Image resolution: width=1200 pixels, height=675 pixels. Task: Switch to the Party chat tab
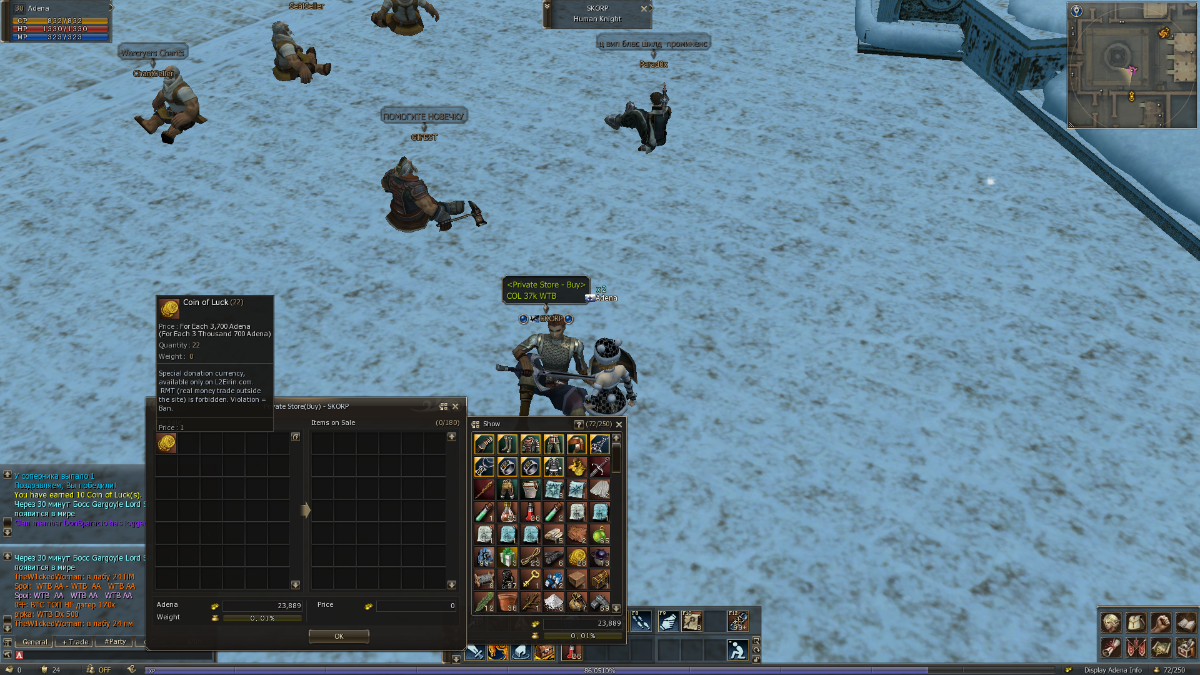pos(115,641)
